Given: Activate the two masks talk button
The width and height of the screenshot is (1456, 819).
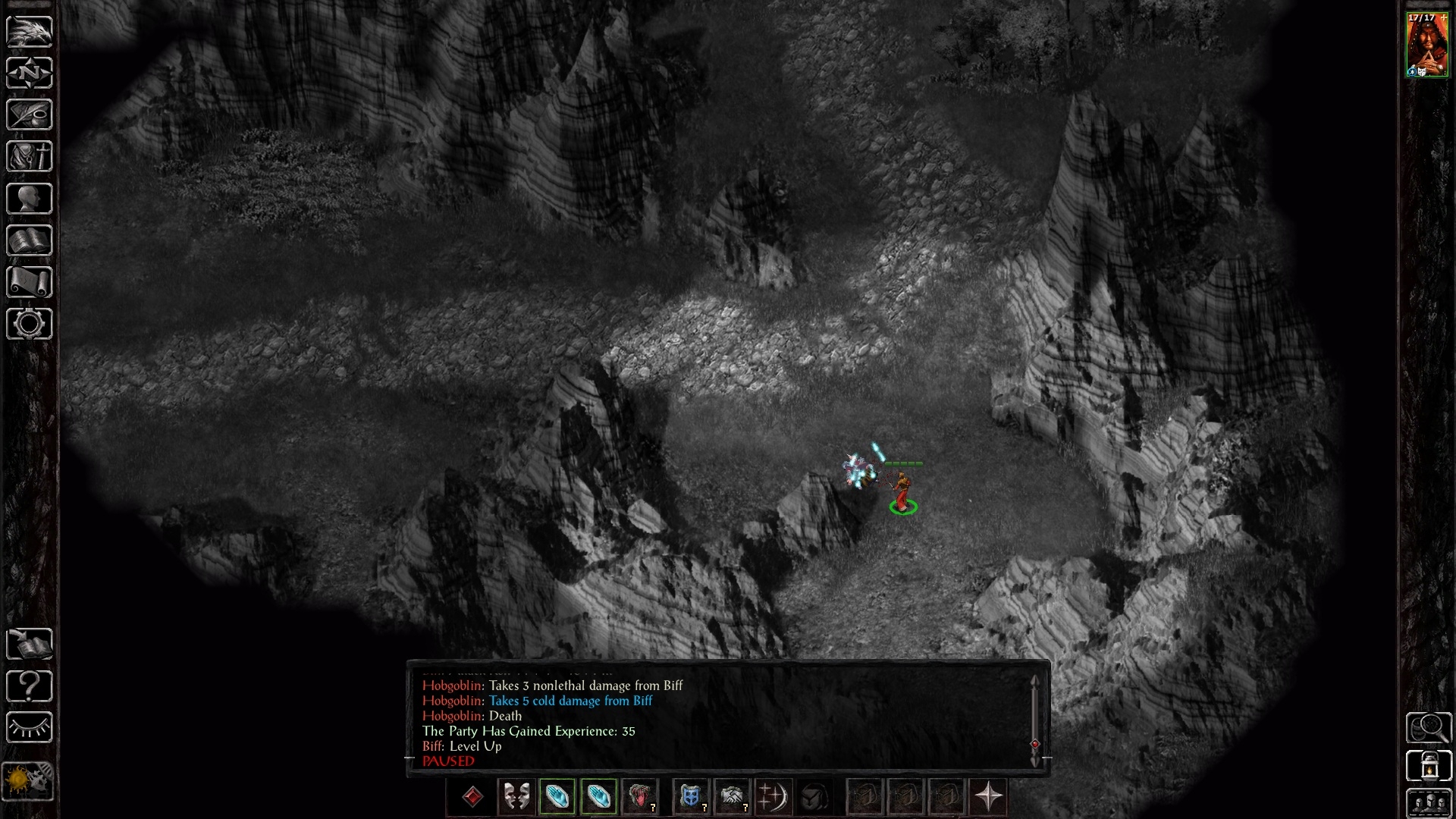Looking at the screenshot, I should pyautogui.click(x=516, y=797).
